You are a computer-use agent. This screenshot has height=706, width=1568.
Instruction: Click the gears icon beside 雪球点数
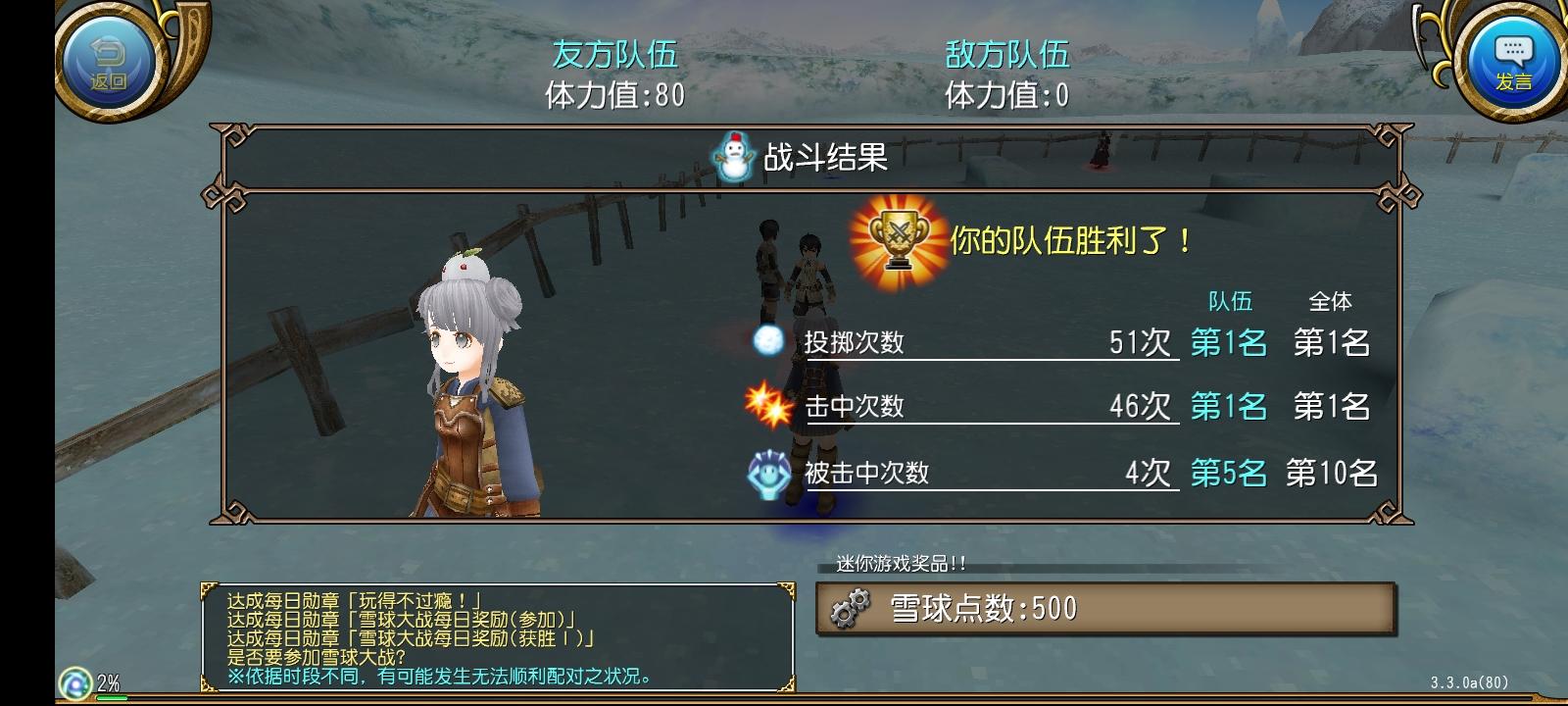click(x=853, y=606)
